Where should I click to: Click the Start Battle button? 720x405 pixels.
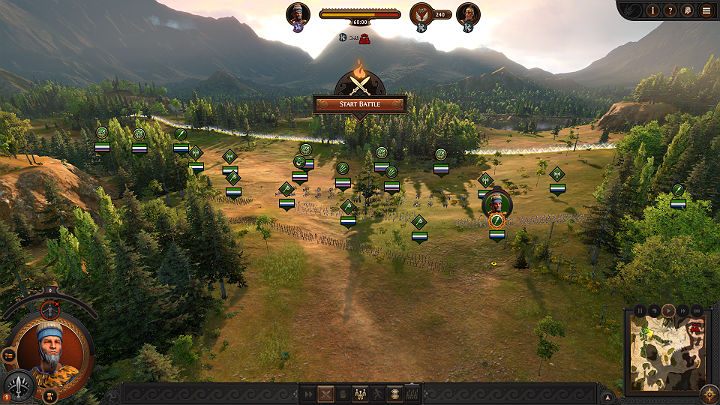pos(359,104)
